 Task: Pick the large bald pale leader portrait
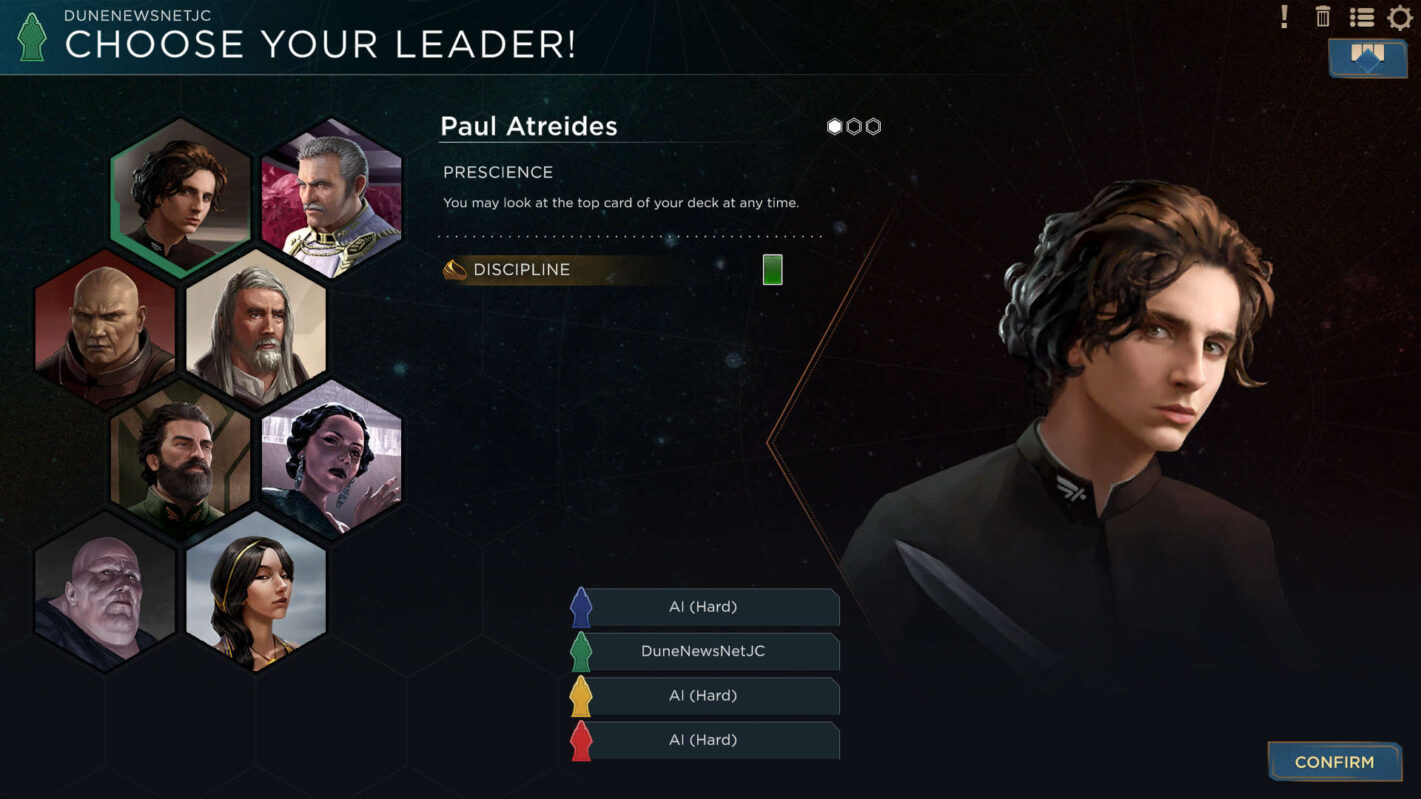(105, 590)
